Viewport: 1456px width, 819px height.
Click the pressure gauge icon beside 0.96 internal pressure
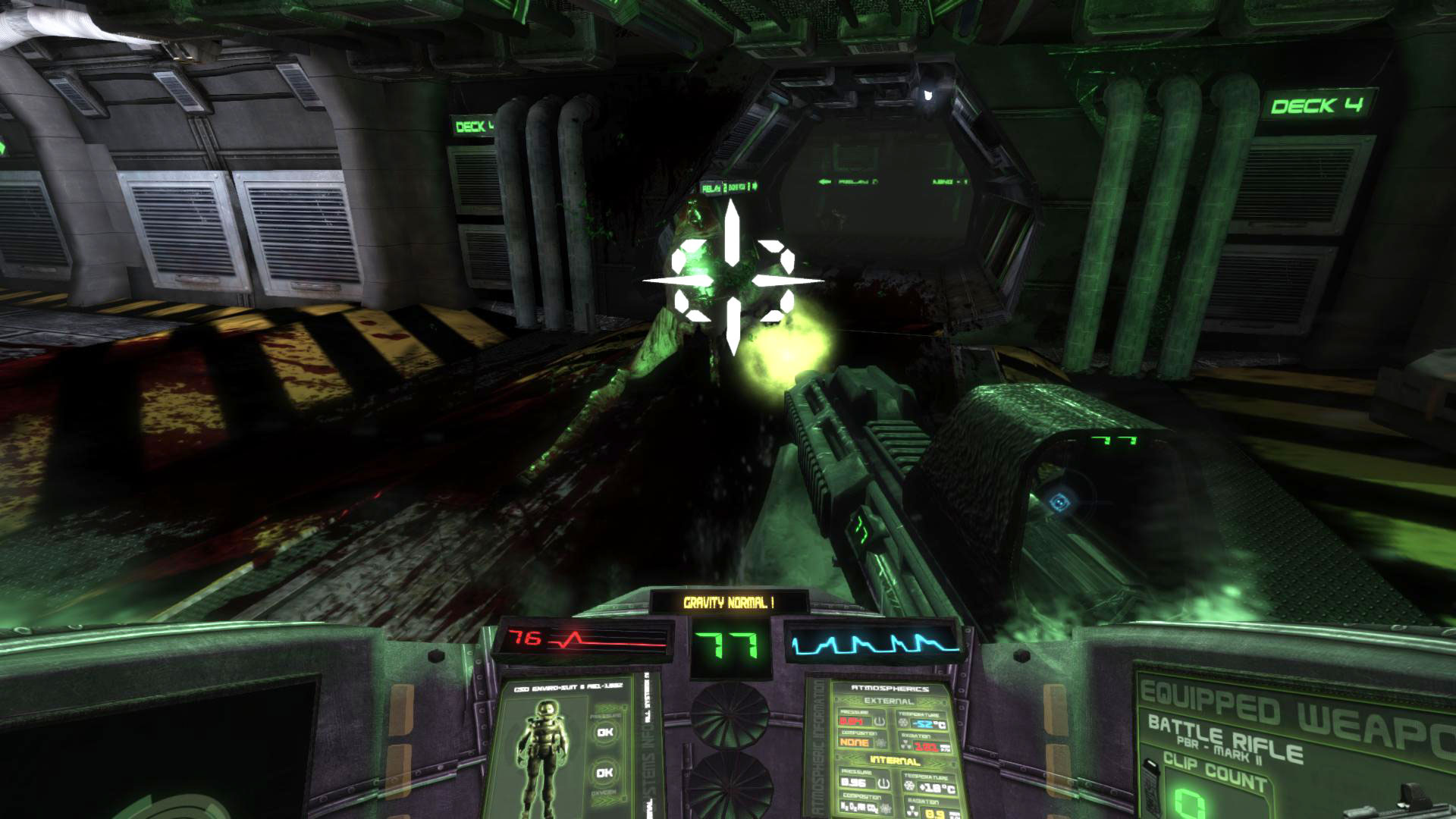[x=883, y=783]
